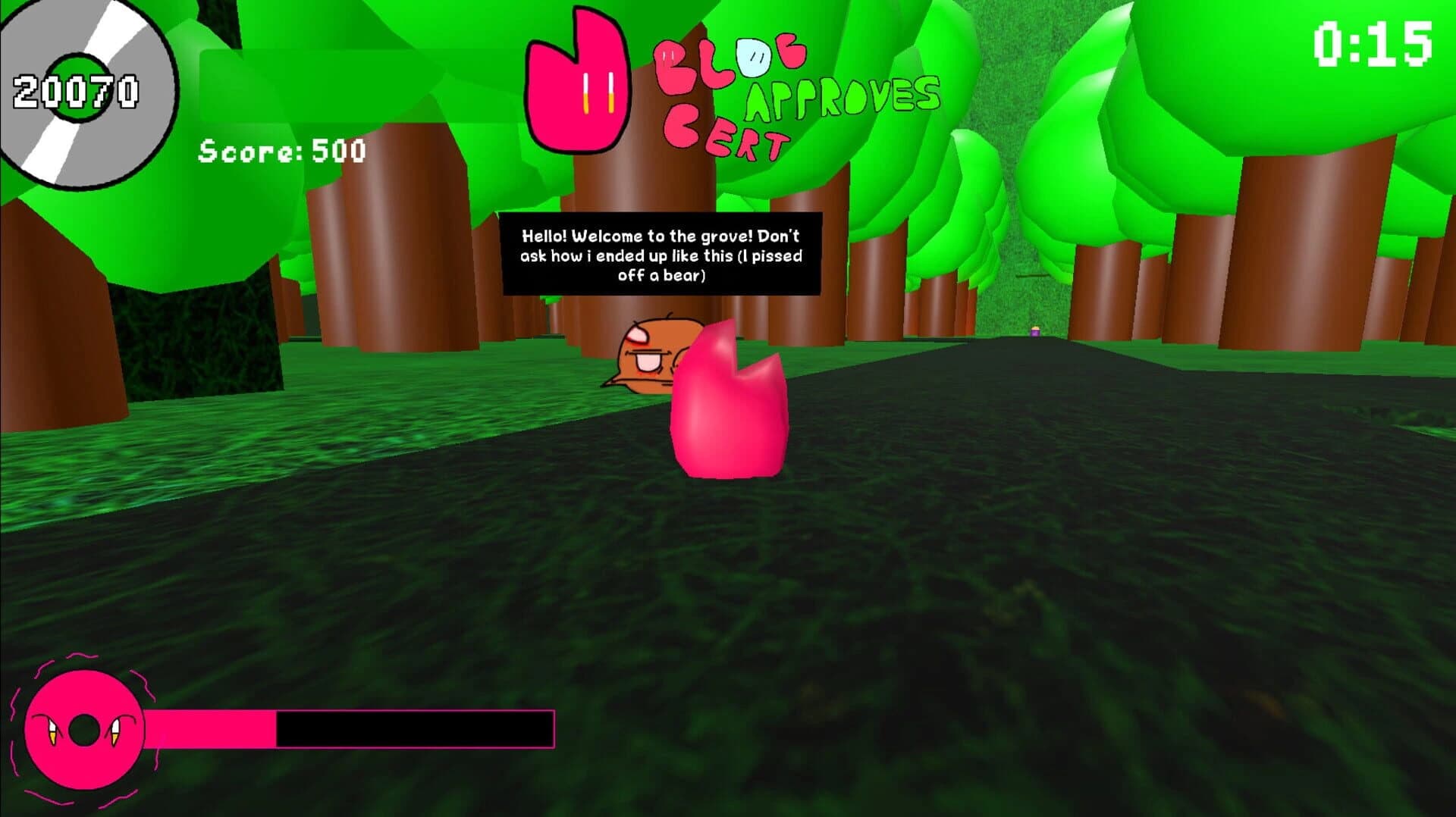Click the 20070 disc score number
Image resolution: width=1456 pixels, height=817 pixels.
click(74, 91)
